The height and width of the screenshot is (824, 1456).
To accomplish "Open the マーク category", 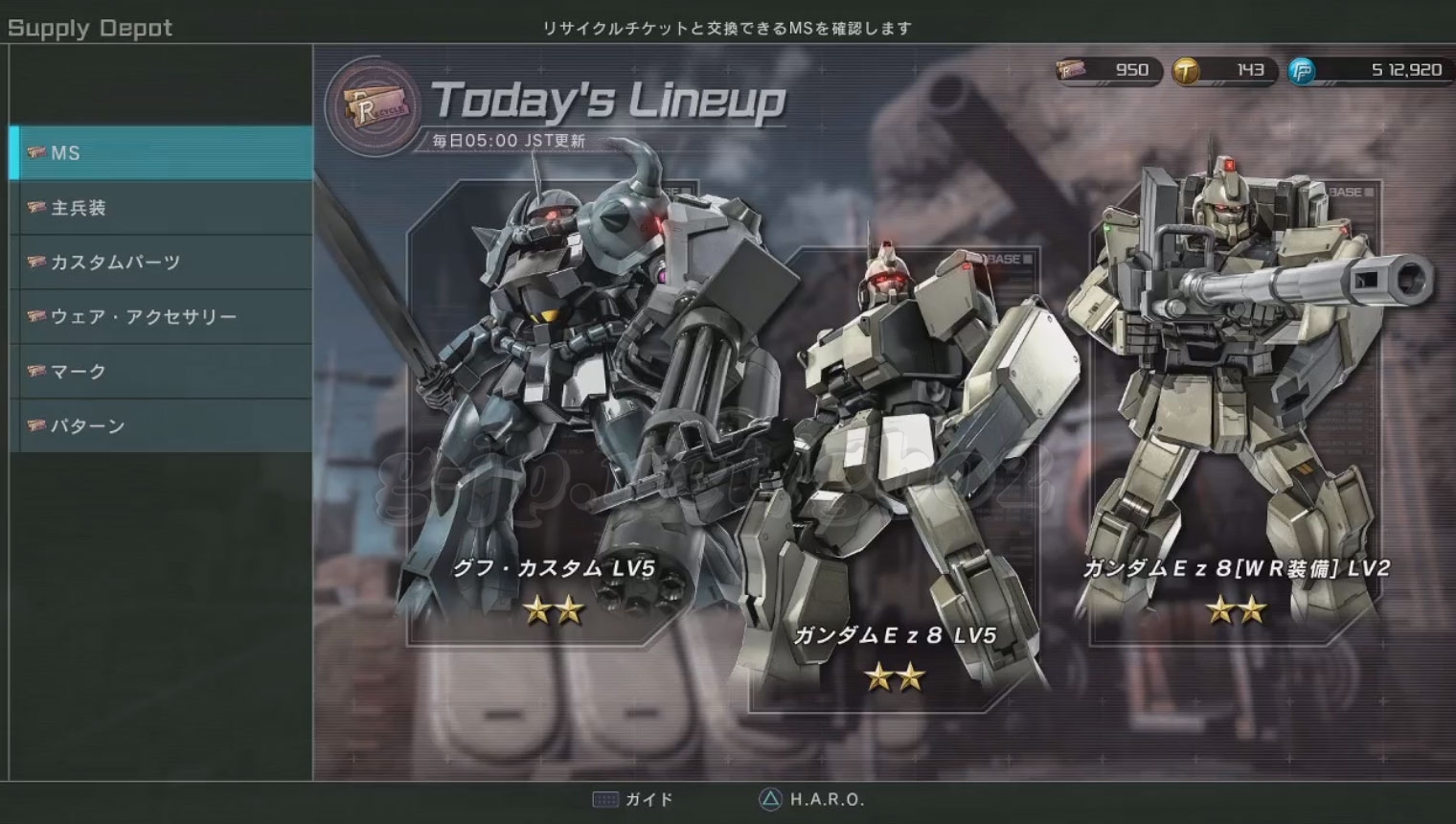I will tap(161, 372).
